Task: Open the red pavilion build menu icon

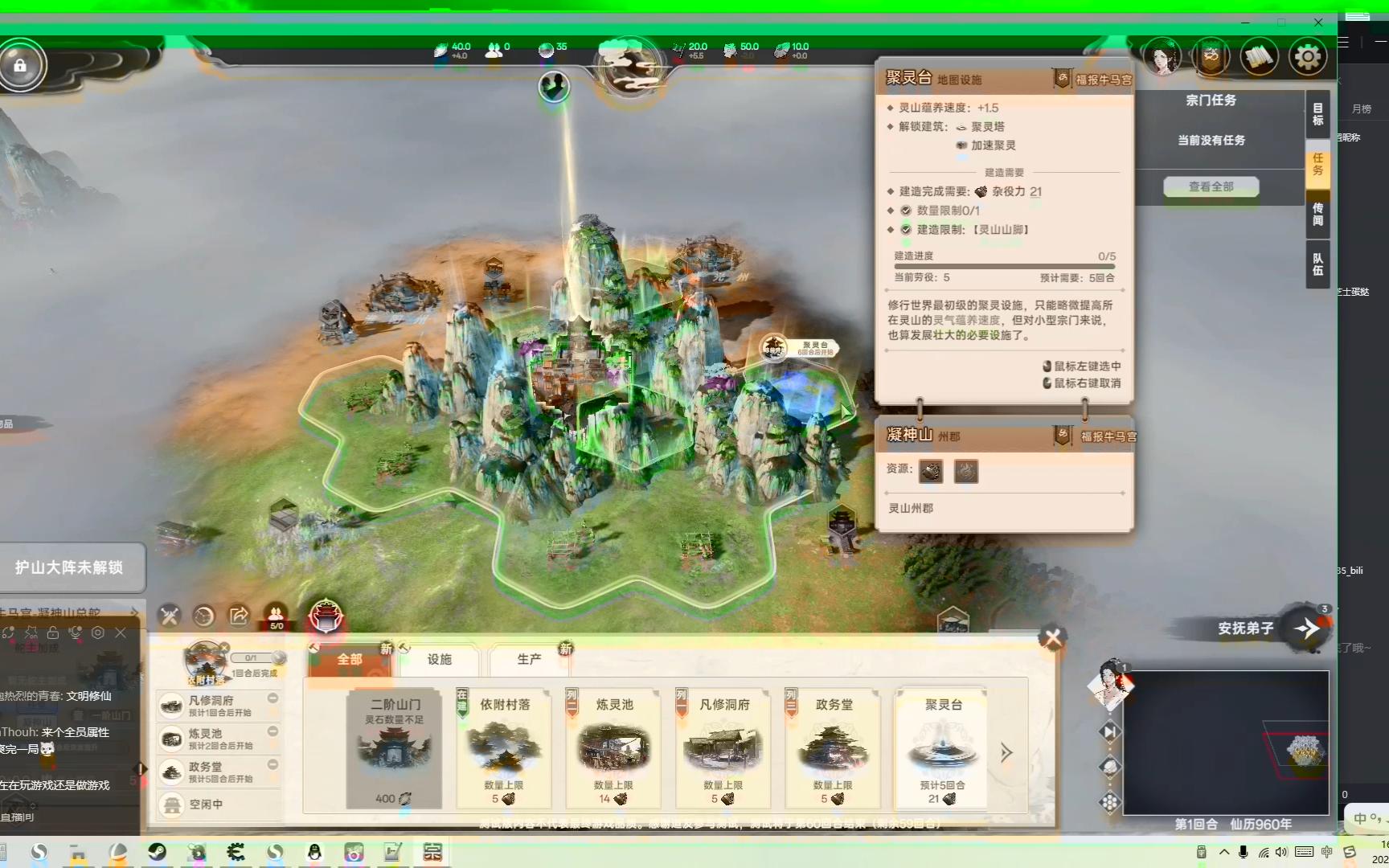Action: click(326, 617)
